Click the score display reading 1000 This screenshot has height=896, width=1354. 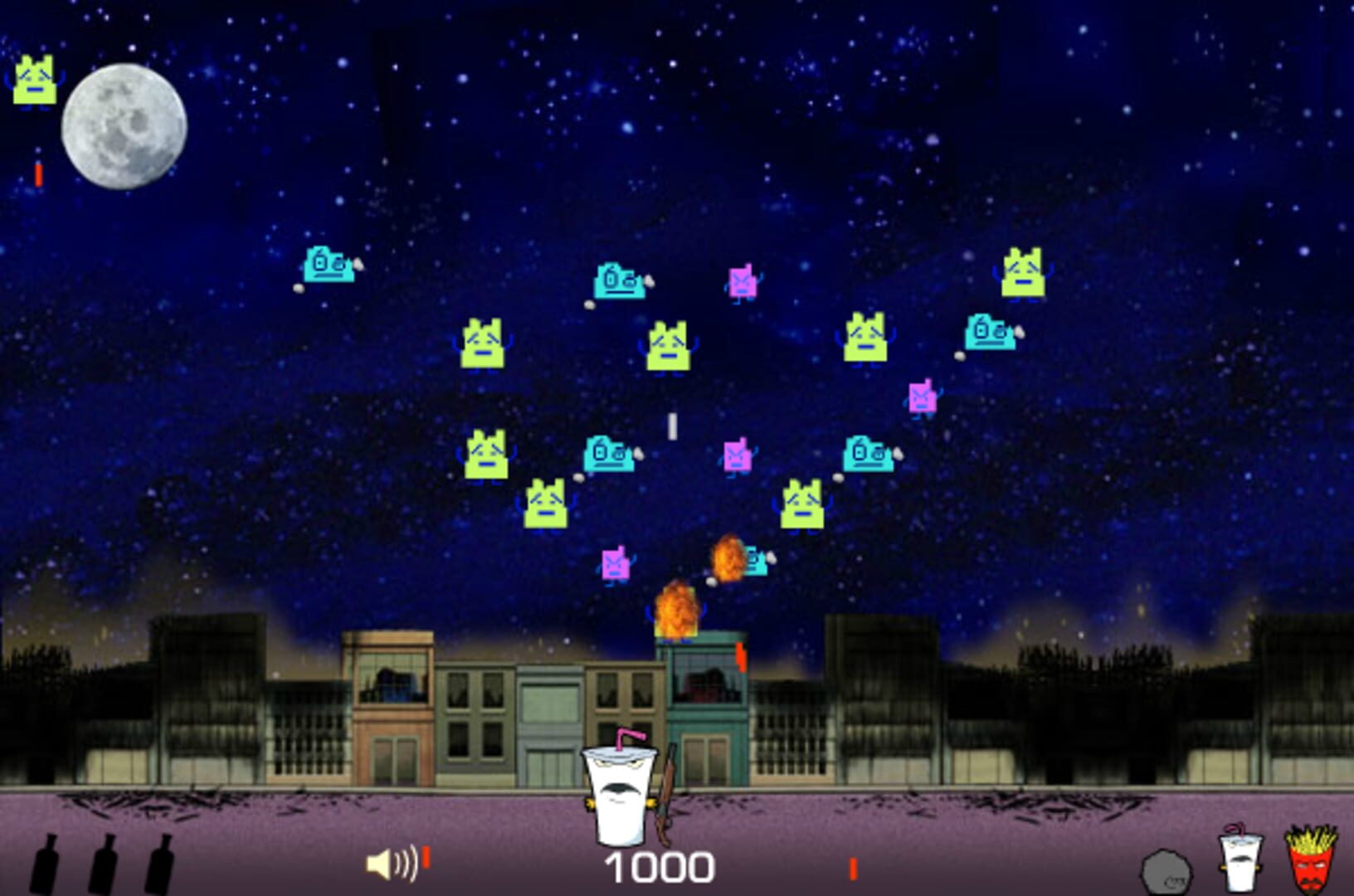click(x=660, y=866)
